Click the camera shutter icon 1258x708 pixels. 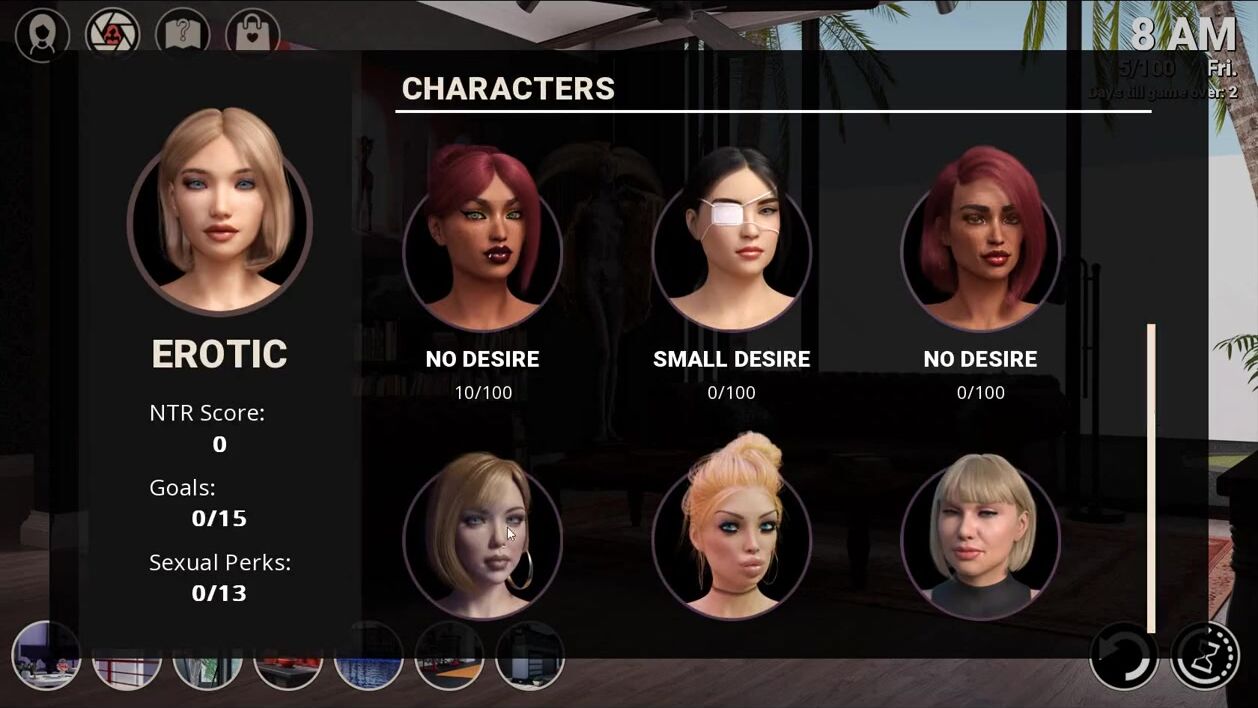112,35
